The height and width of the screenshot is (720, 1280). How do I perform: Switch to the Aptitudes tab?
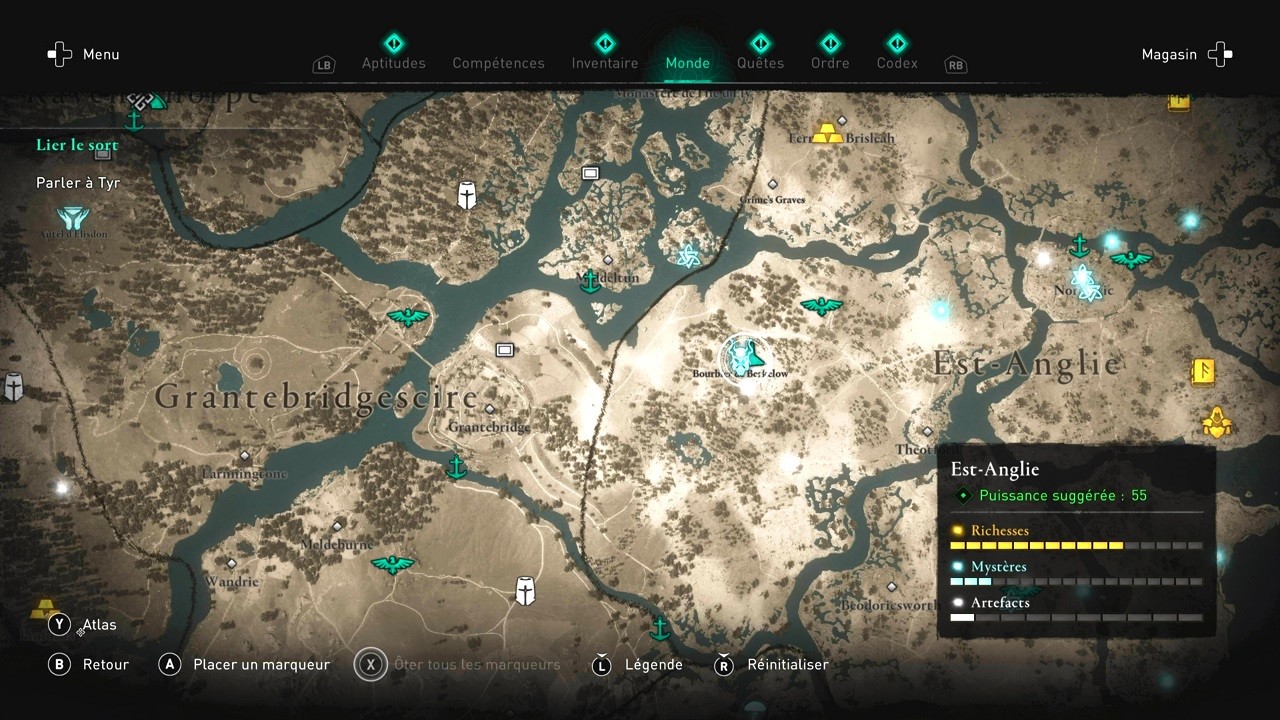(x=393, y=62)
